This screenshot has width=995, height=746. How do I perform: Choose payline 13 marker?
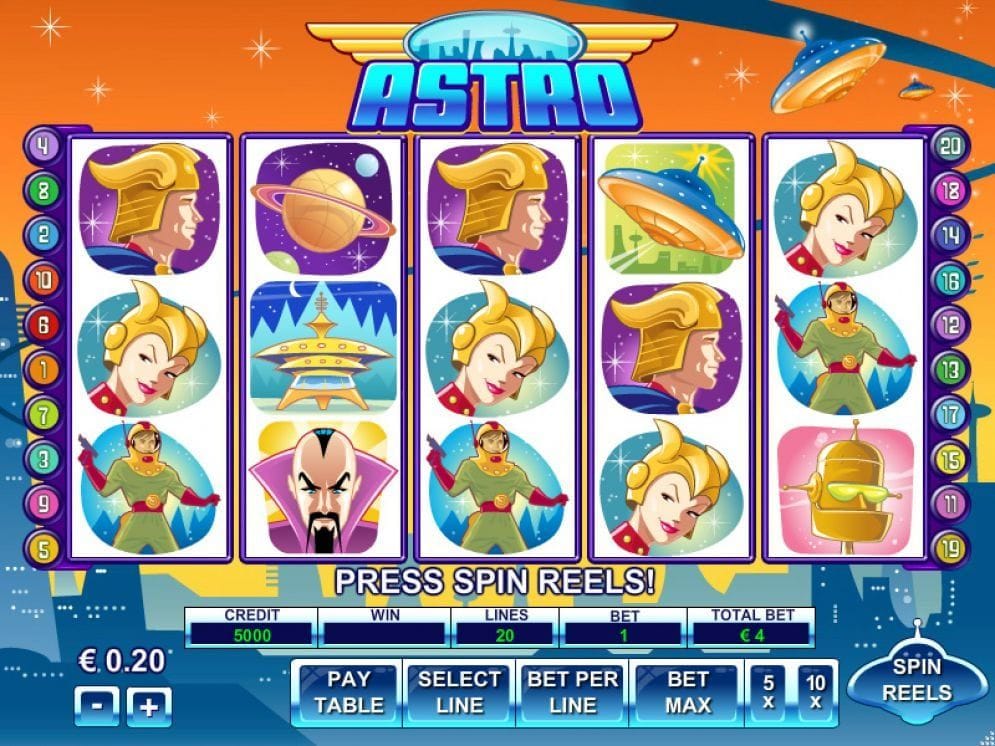[x=950, y=368]
